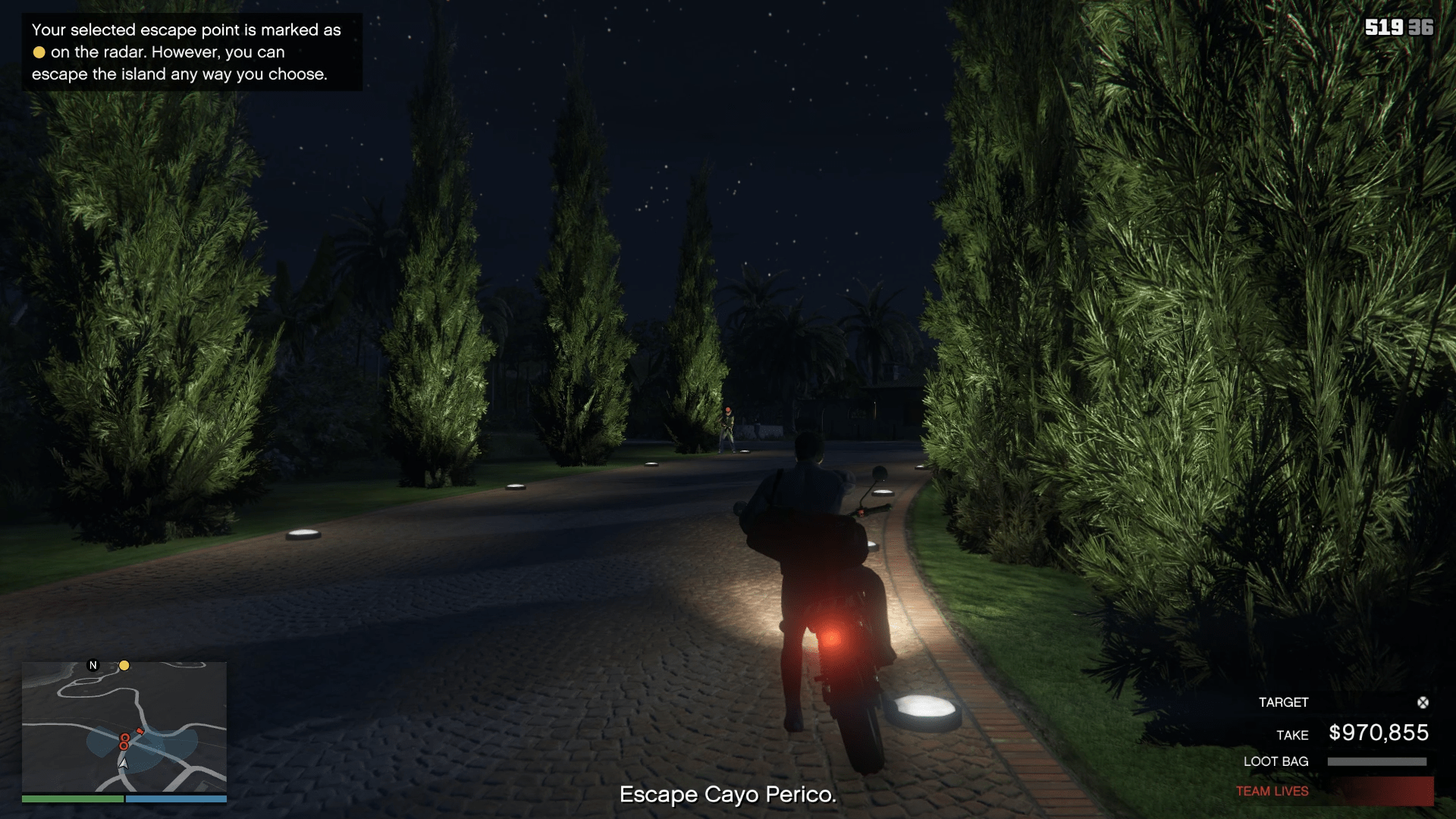Click the white player arrow on the radar
The width and height of the screenshot is (1456, 819).
(x=124, y=764)
